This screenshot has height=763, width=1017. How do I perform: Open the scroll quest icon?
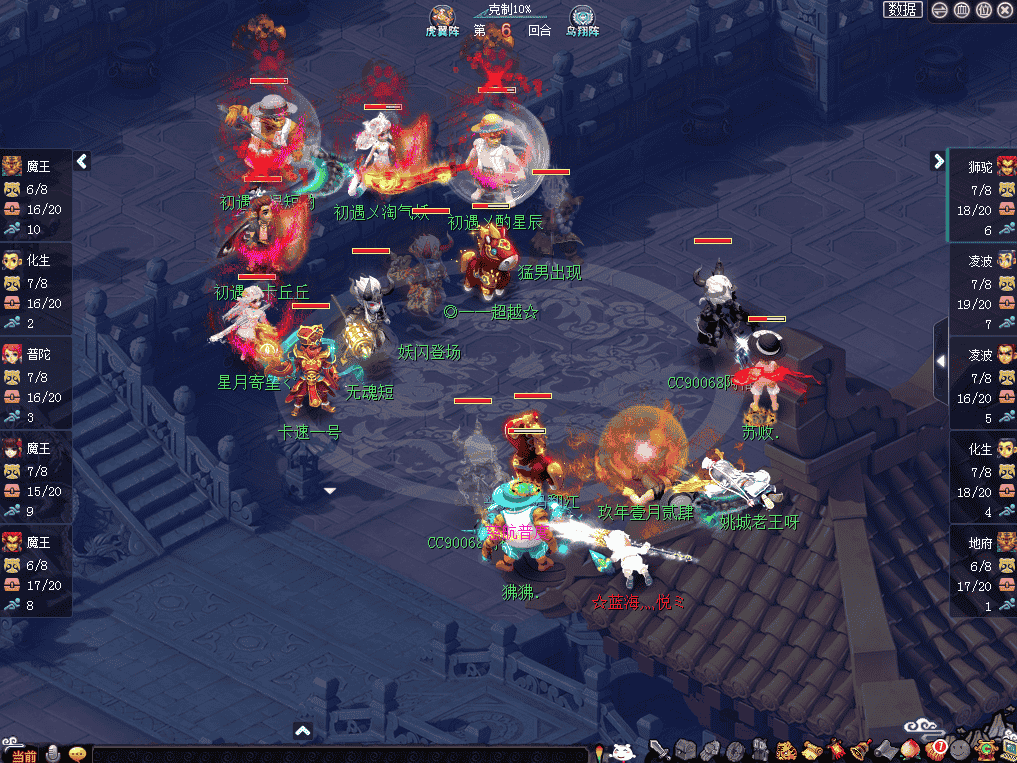pos(811,750)
